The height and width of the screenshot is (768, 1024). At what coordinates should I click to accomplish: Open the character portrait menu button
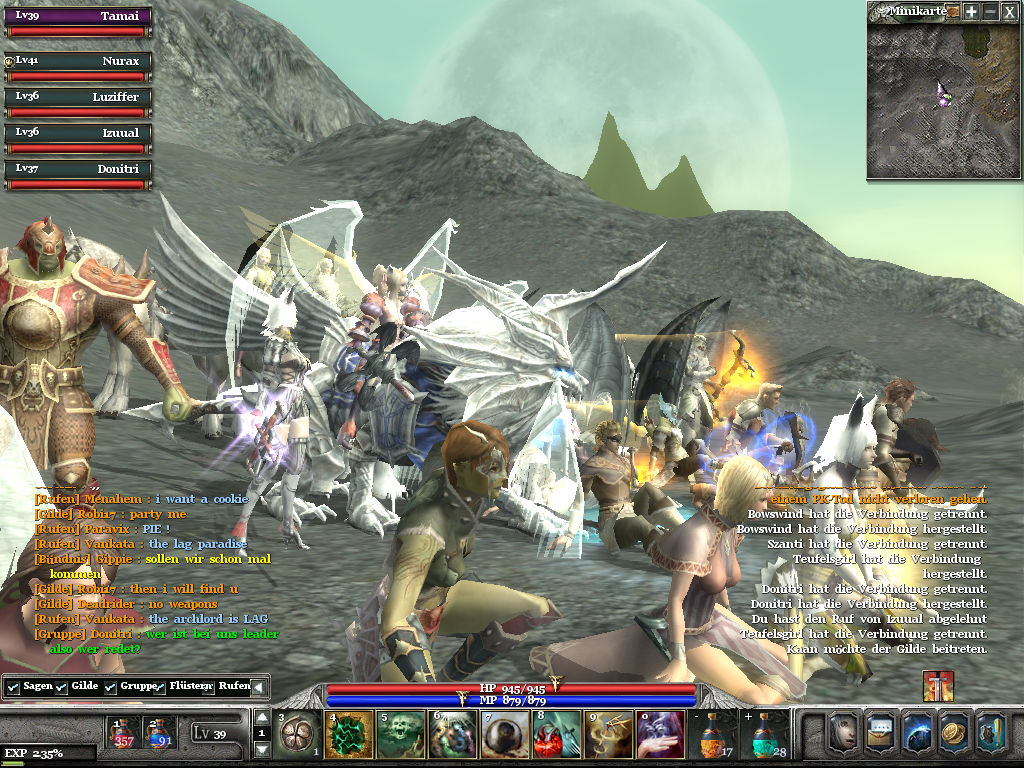tap(843, 731)
